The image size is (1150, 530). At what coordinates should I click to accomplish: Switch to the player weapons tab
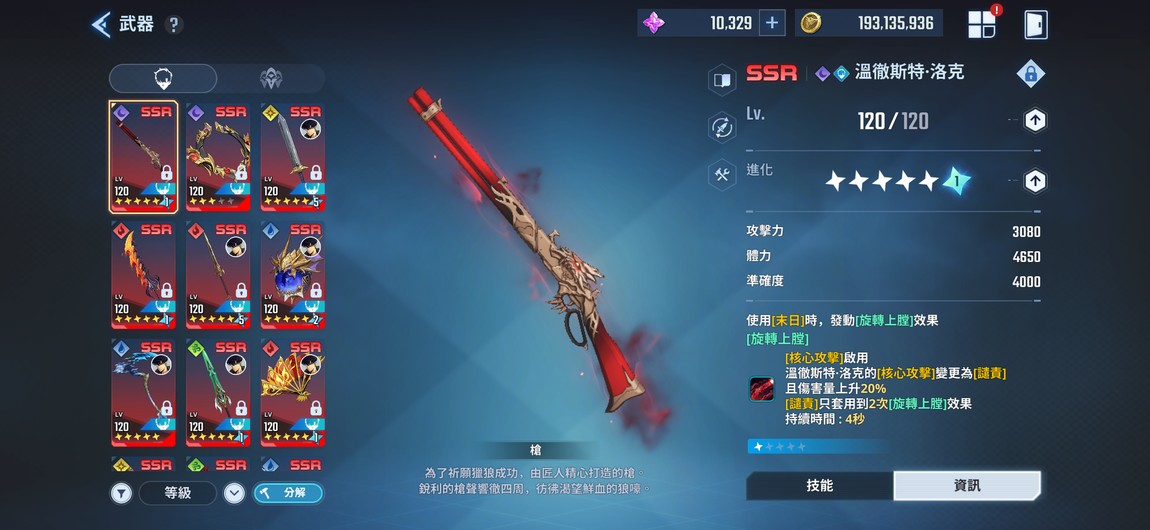[163, 79]
